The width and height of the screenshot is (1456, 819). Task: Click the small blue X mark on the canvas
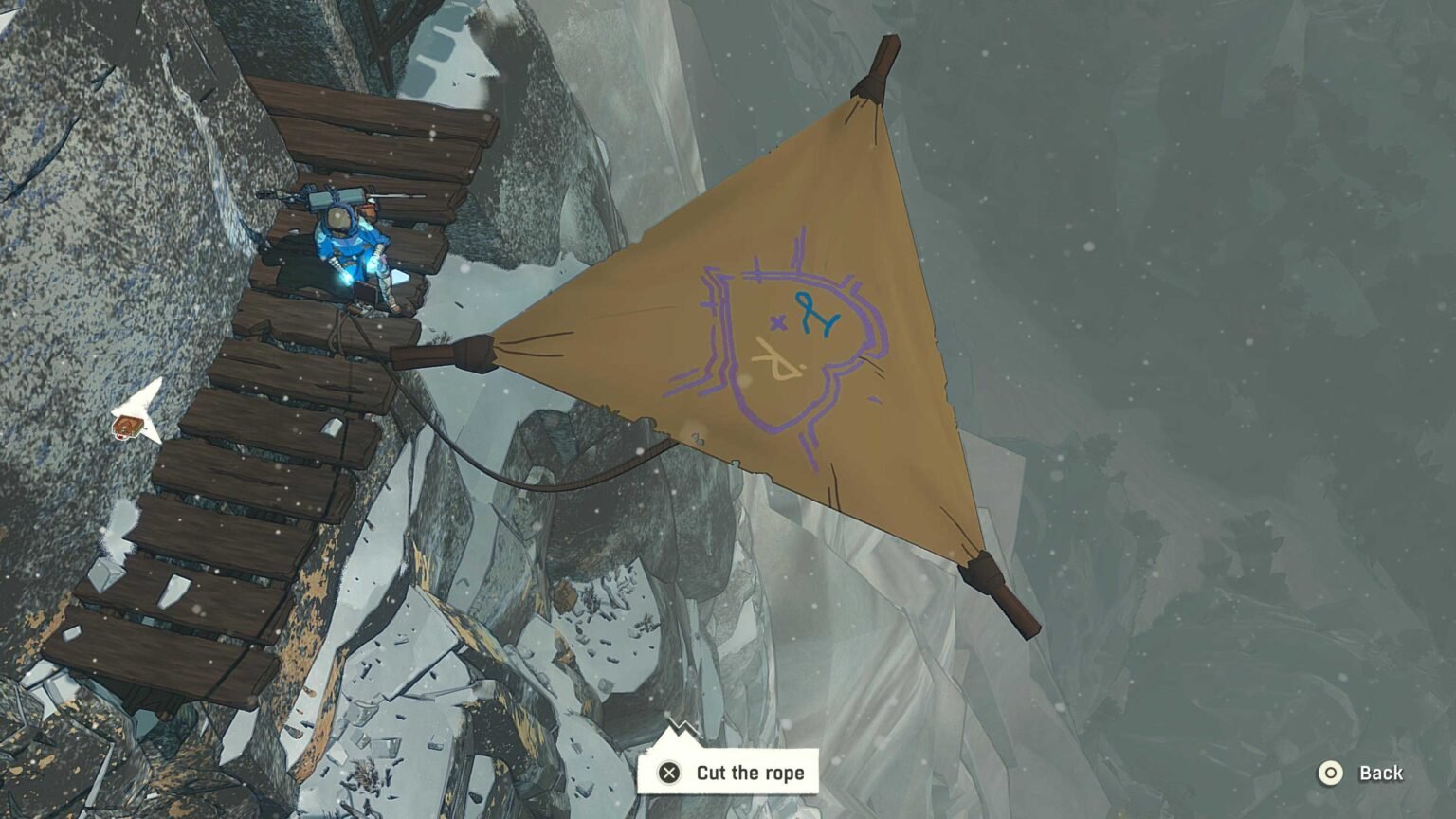(x=776, y=324)
